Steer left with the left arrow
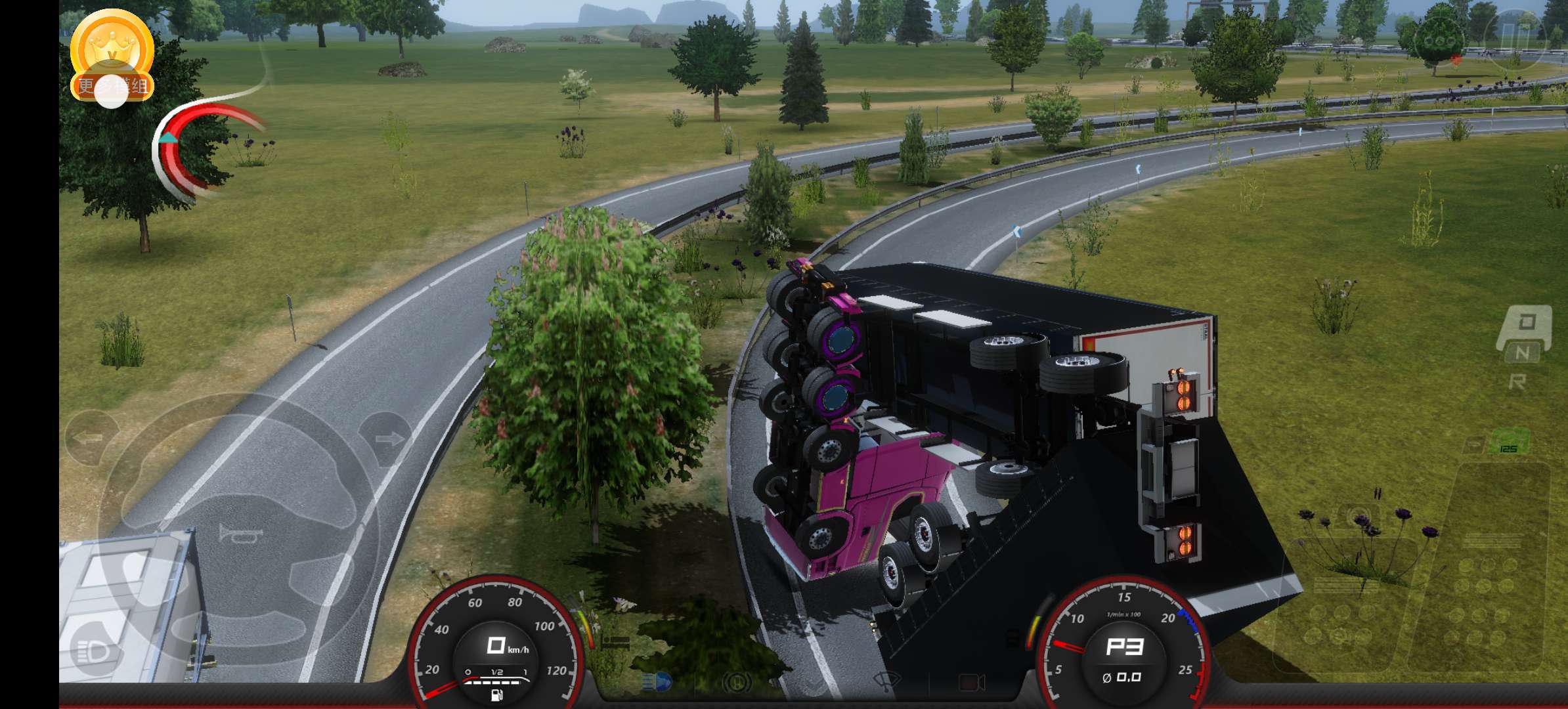Image resolution: width=1568 pixels, height=709 pixels. point(91,438)
